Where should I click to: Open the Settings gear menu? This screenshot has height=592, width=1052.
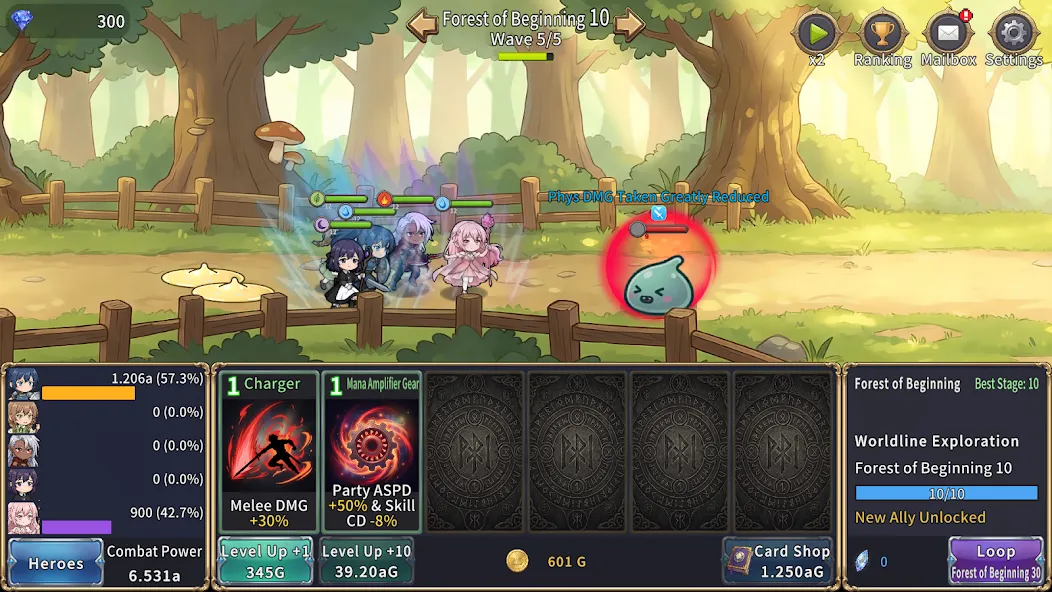click(x=1013, y=35)
